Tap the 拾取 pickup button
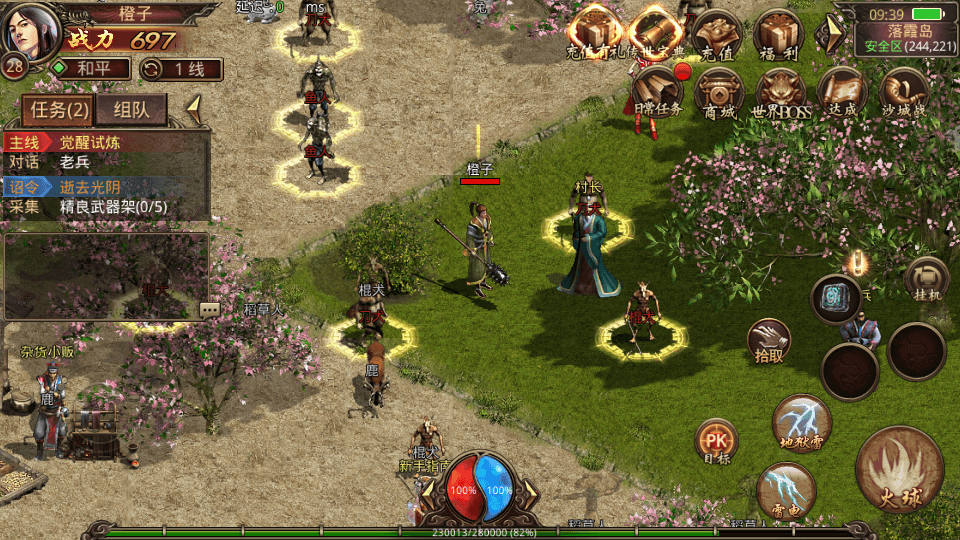The image size is (960, 540). [769, 342]
